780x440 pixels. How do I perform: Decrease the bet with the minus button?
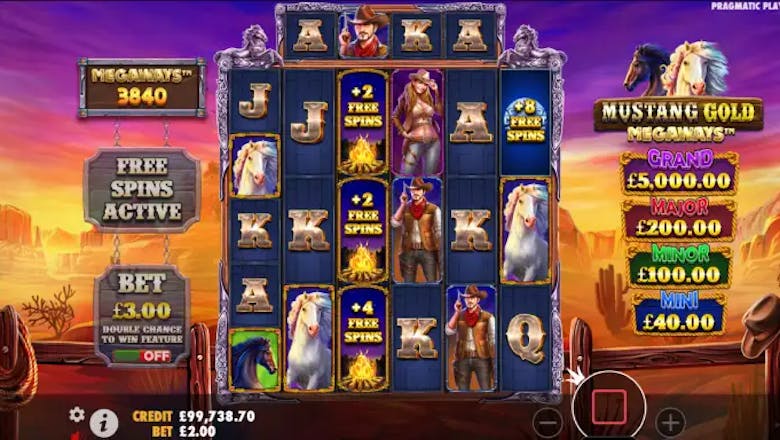pos(546,420)
